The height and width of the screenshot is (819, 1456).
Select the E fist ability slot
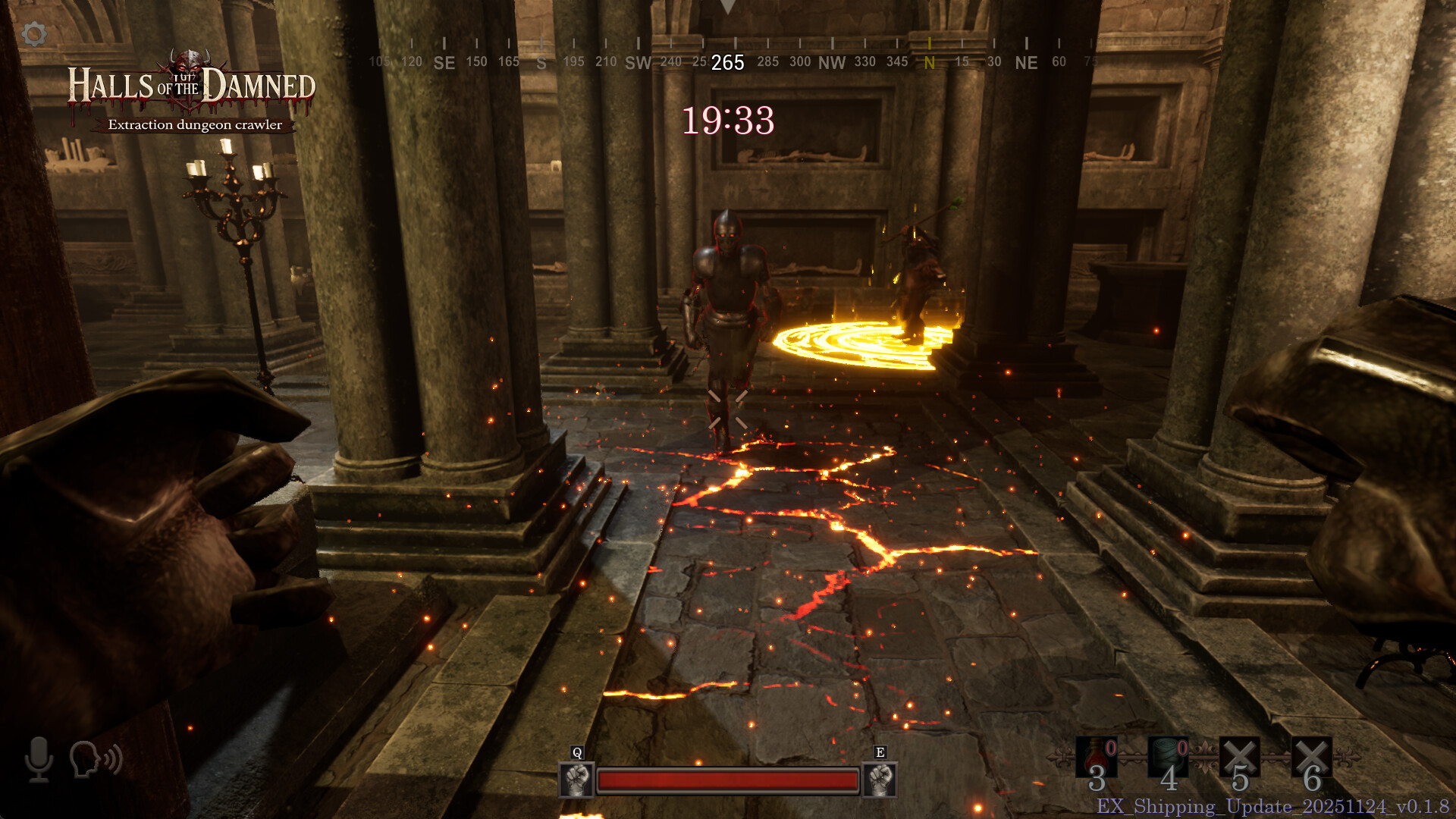[x=880, y=780]
